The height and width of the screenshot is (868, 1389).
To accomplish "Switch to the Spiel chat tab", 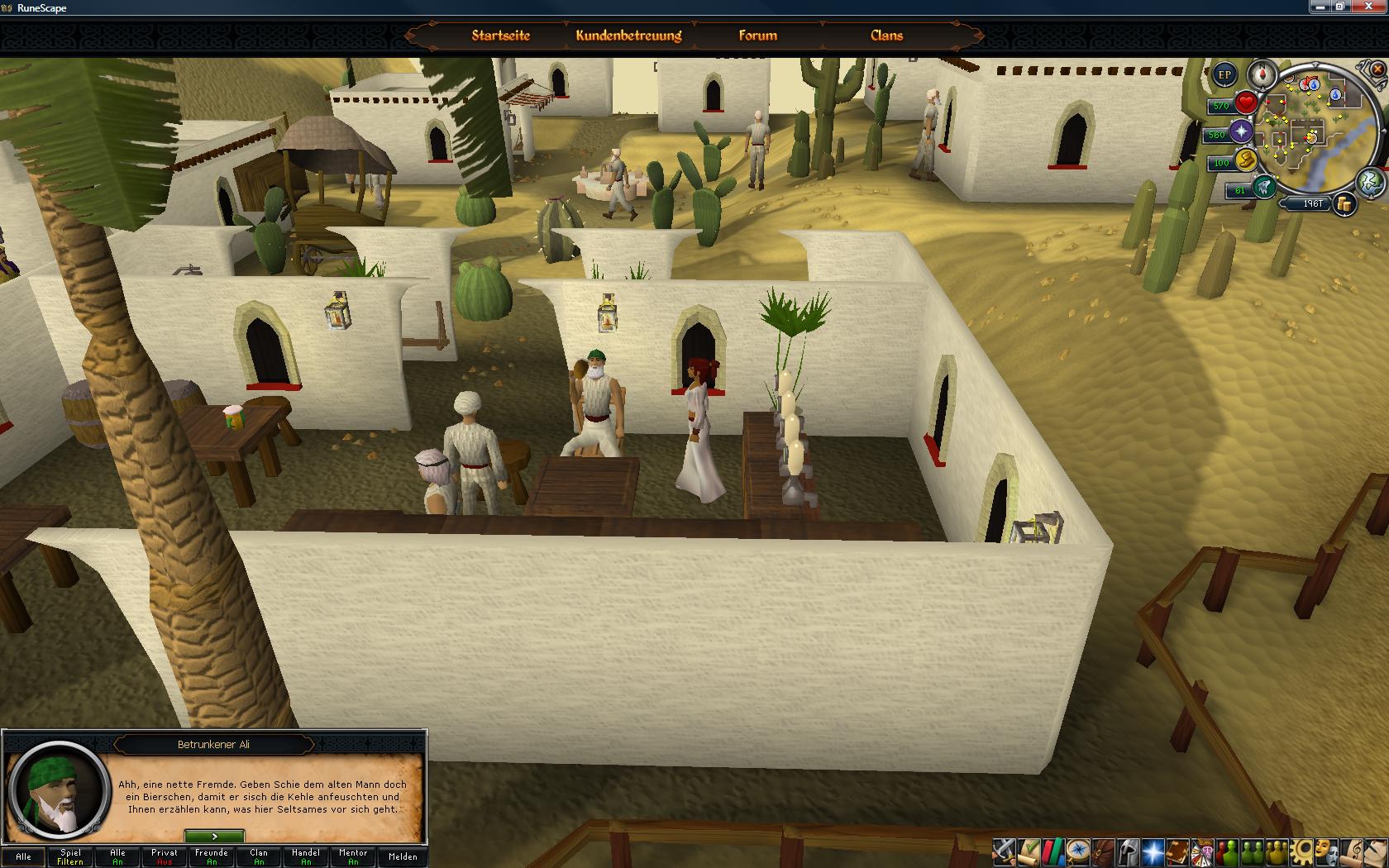I will 70,856.
